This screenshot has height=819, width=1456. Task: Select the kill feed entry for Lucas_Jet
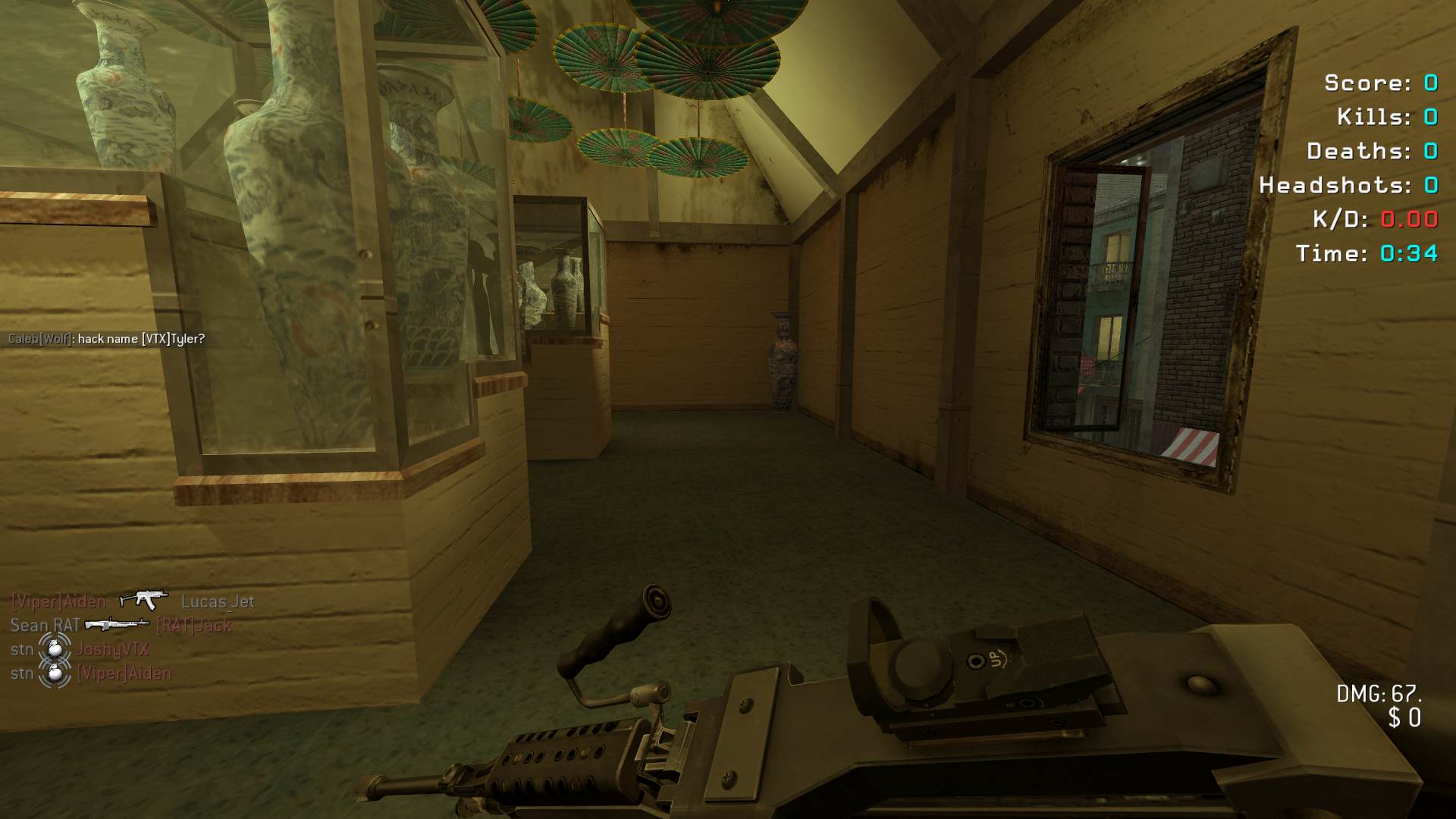tap(217, 601)
